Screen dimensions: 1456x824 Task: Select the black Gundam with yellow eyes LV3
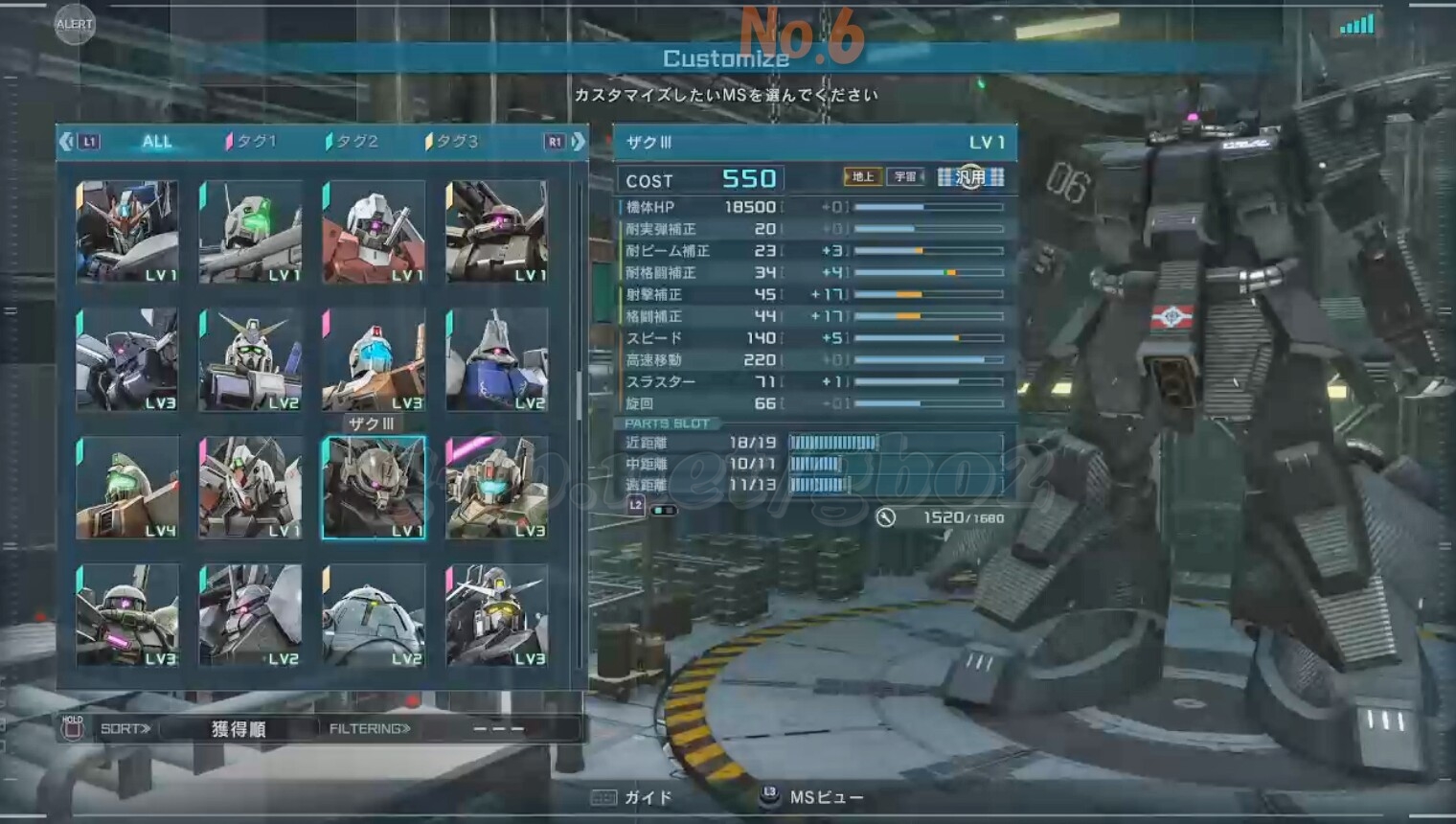496,615
